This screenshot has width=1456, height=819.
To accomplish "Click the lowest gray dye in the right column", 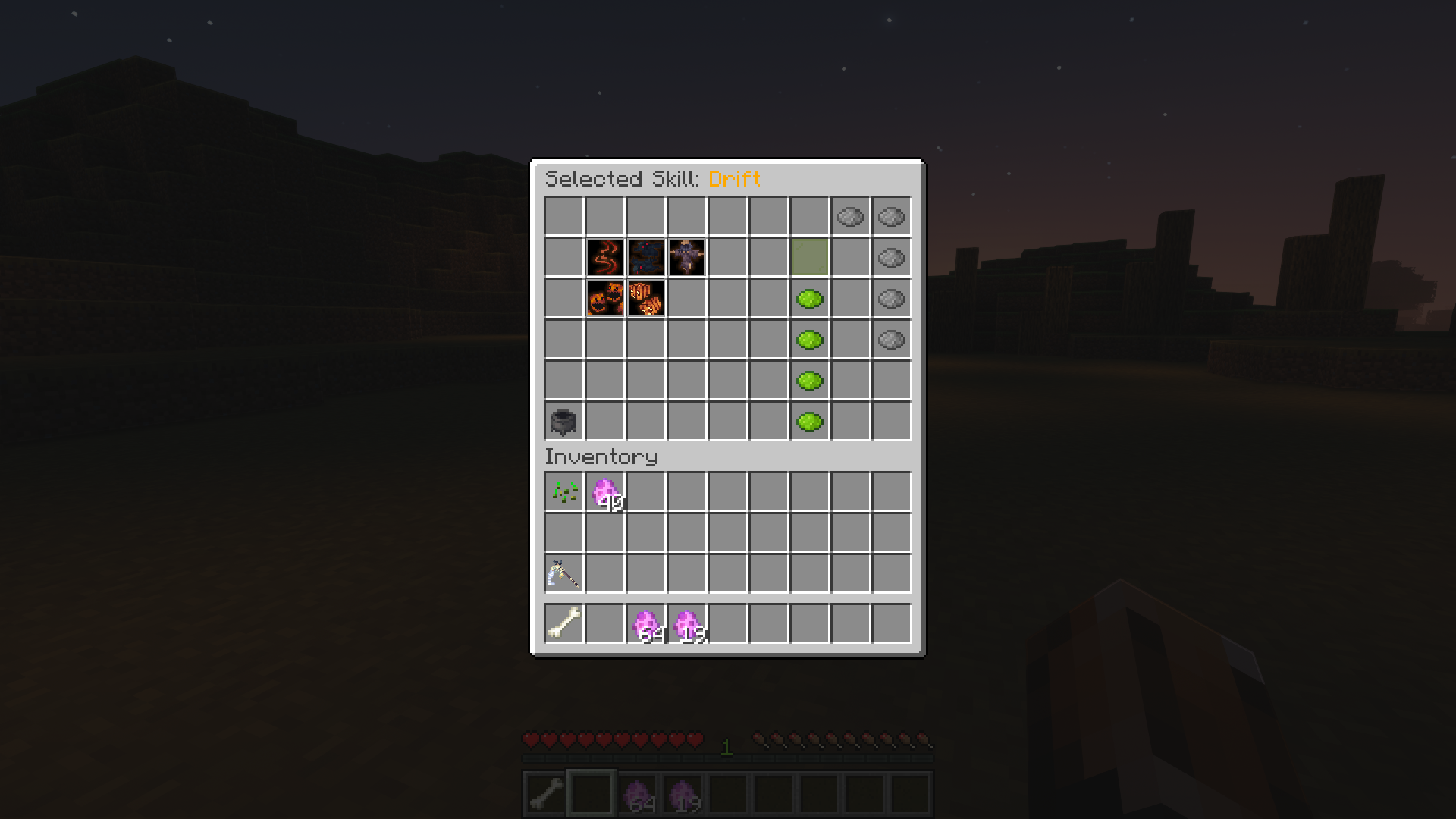I will coord(891,340).
